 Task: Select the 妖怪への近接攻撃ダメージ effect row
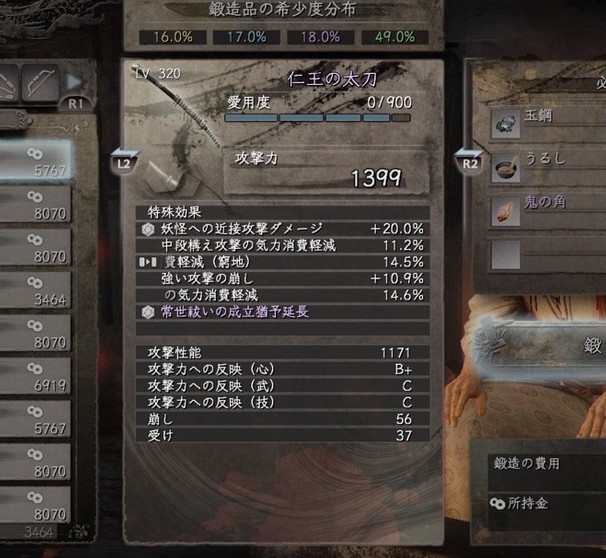(x=284, y=228)
